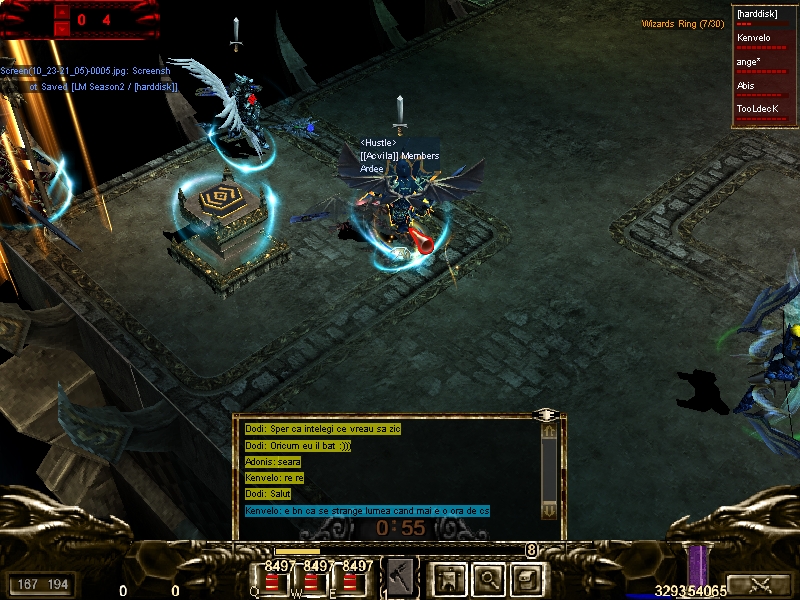800x600 pixels.
Task: Click the chat window scroll-down arrow
Action: [x=549, y=510]
